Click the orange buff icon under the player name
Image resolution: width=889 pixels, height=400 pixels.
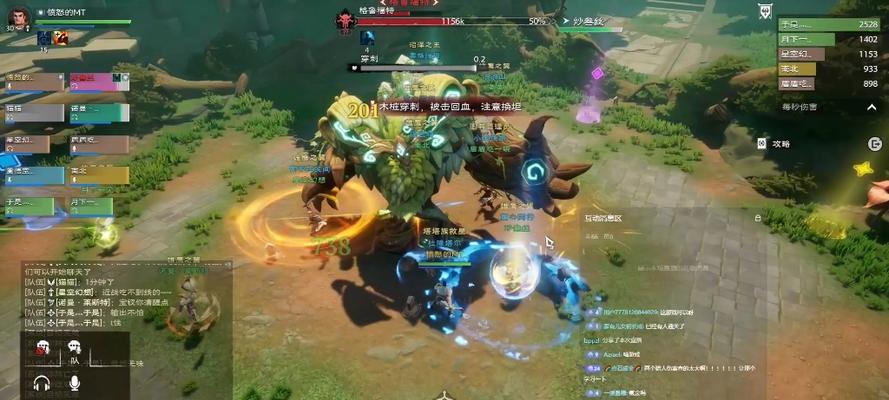(x=61, y=38)
